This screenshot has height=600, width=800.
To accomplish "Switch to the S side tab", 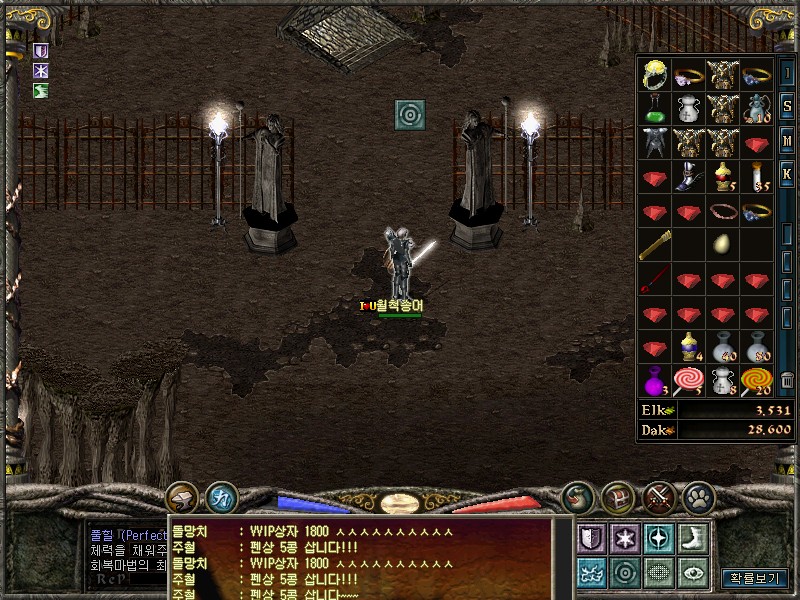I will [787, 108].
